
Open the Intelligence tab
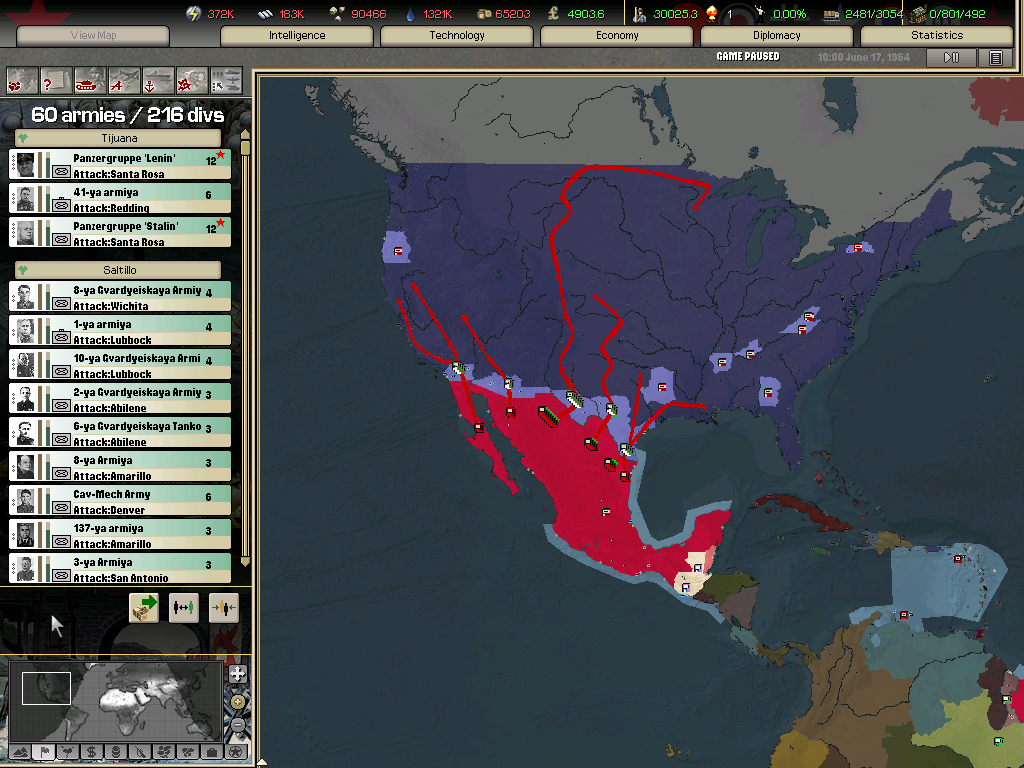297,36
